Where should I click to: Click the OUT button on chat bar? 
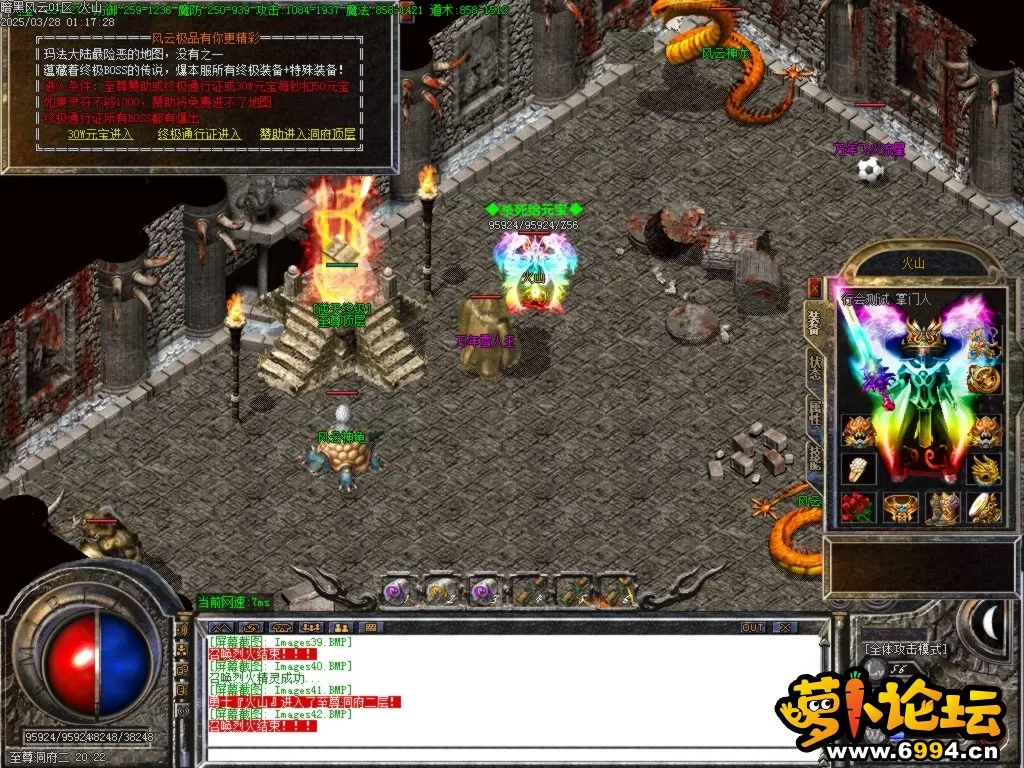752,627
